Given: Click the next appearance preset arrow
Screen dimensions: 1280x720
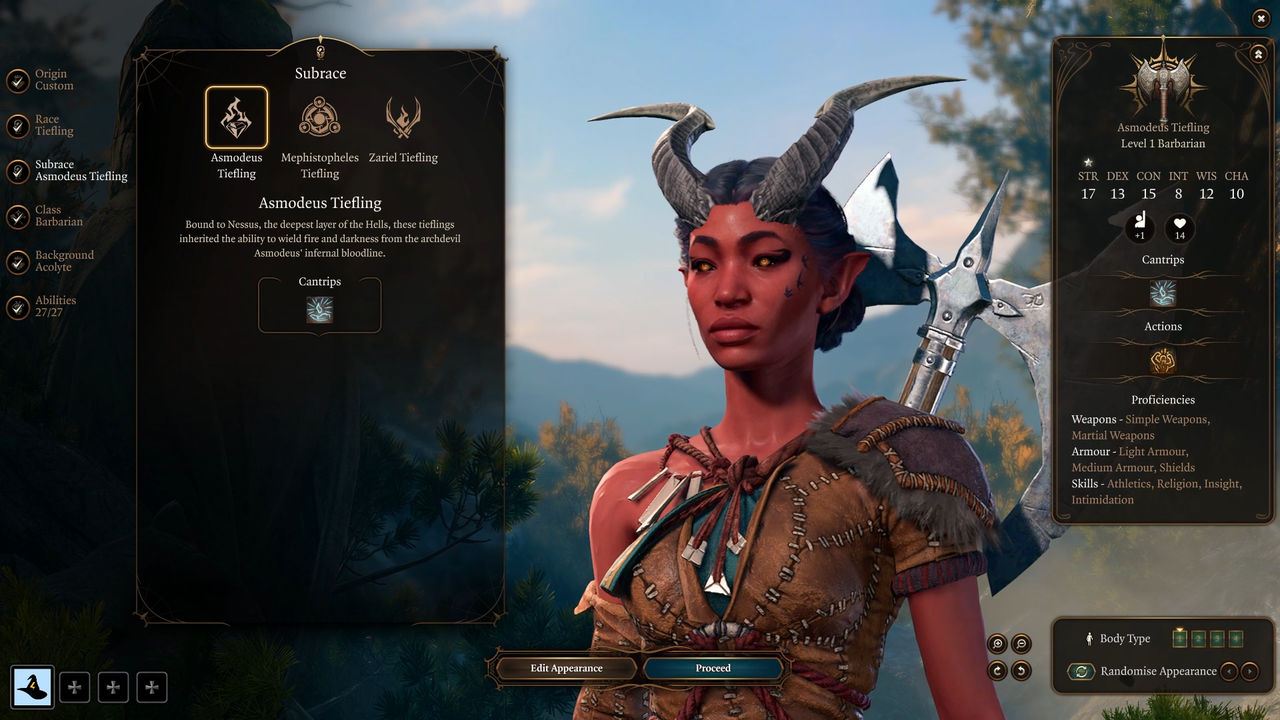Looking at the screenshot, I should tap(1250, 671).
